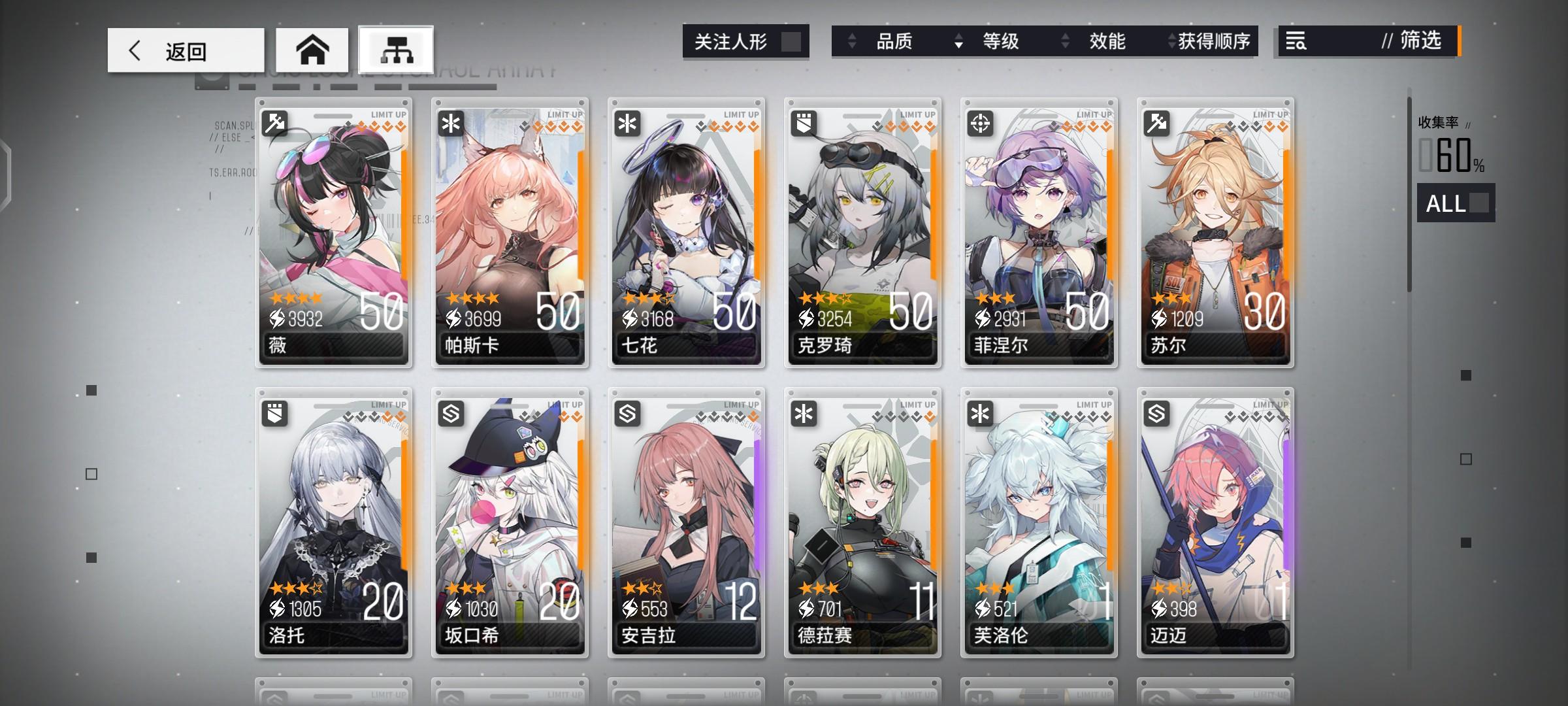
Task: Select the character card for 迈迈
Action: [x=1215, y=523]
